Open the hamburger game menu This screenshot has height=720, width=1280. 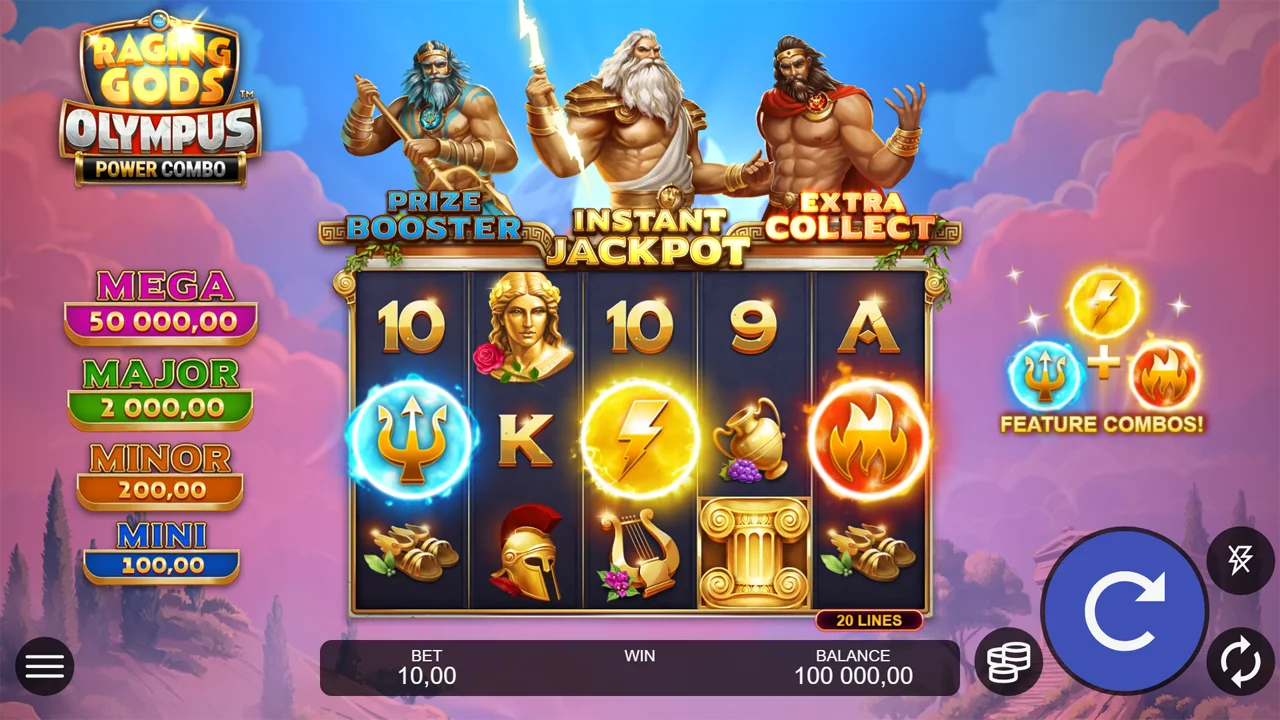pos(45,666)
